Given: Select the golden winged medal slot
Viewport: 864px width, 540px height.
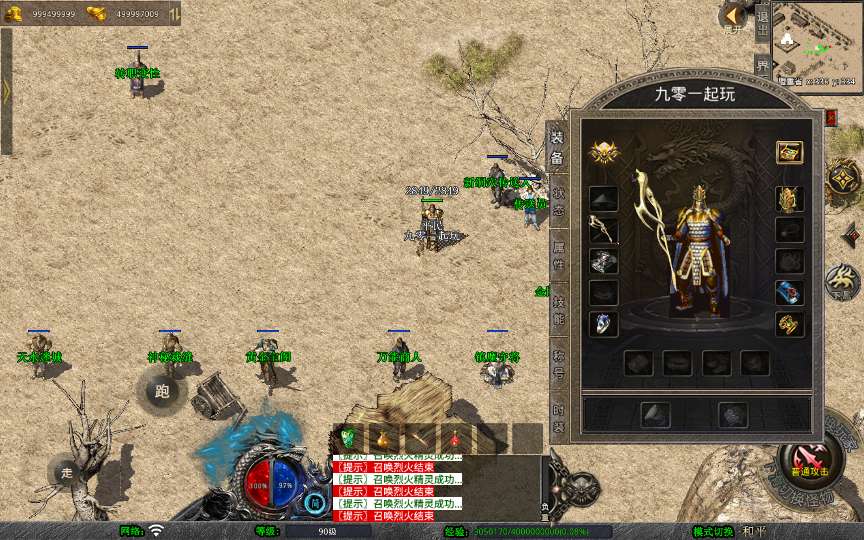Looking at the screenshot, I should (603, 153).
